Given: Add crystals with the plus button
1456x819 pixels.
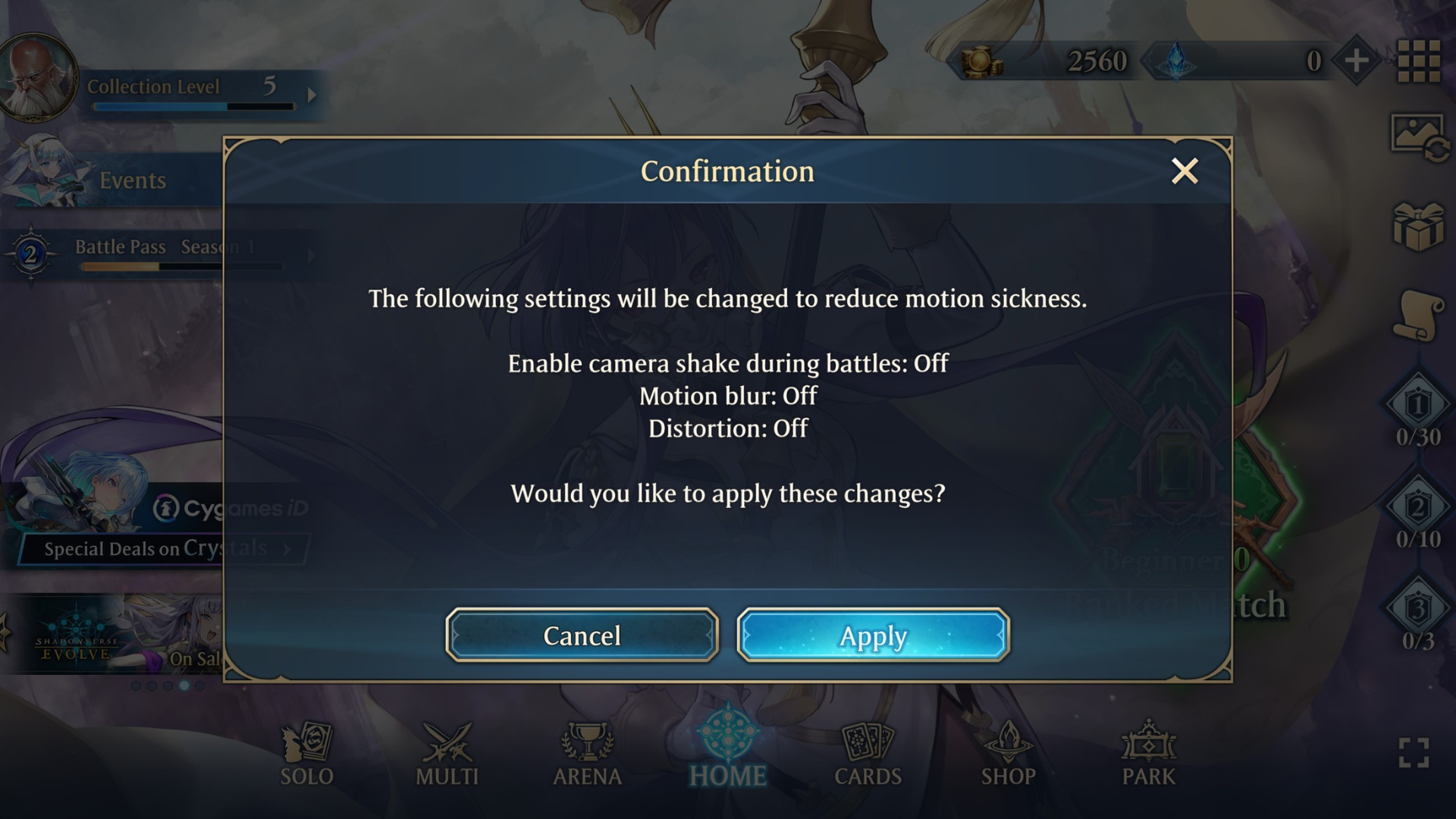Looking at the screenshot, I should point(1357,61).
